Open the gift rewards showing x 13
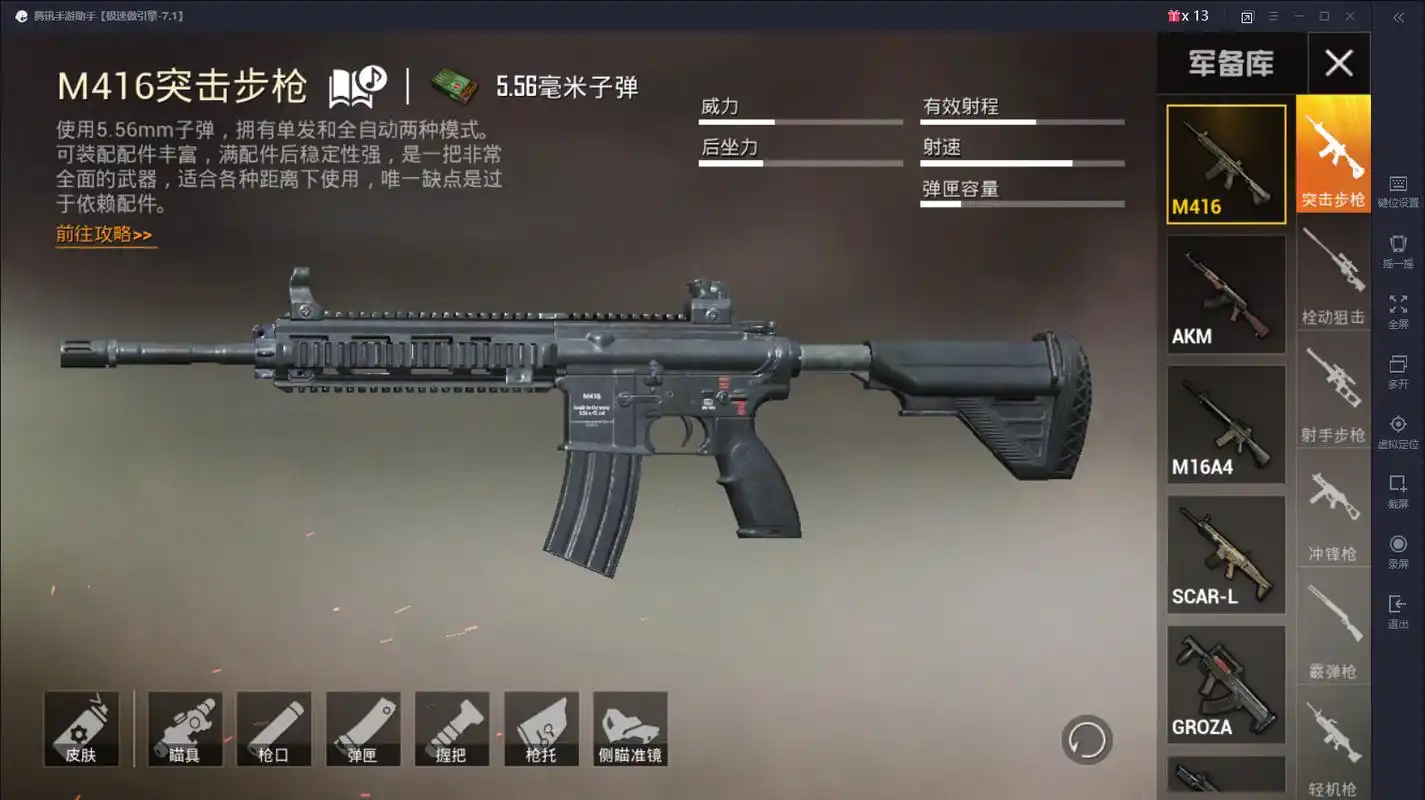Viewport: 1425px width, 800px height. [x=1188, y=15]
